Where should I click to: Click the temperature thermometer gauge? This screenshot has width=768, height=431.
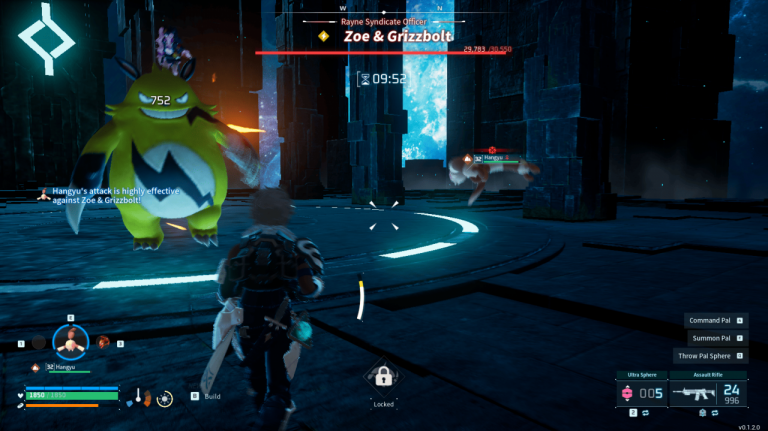pyautogui.click(x=138, y=397)
